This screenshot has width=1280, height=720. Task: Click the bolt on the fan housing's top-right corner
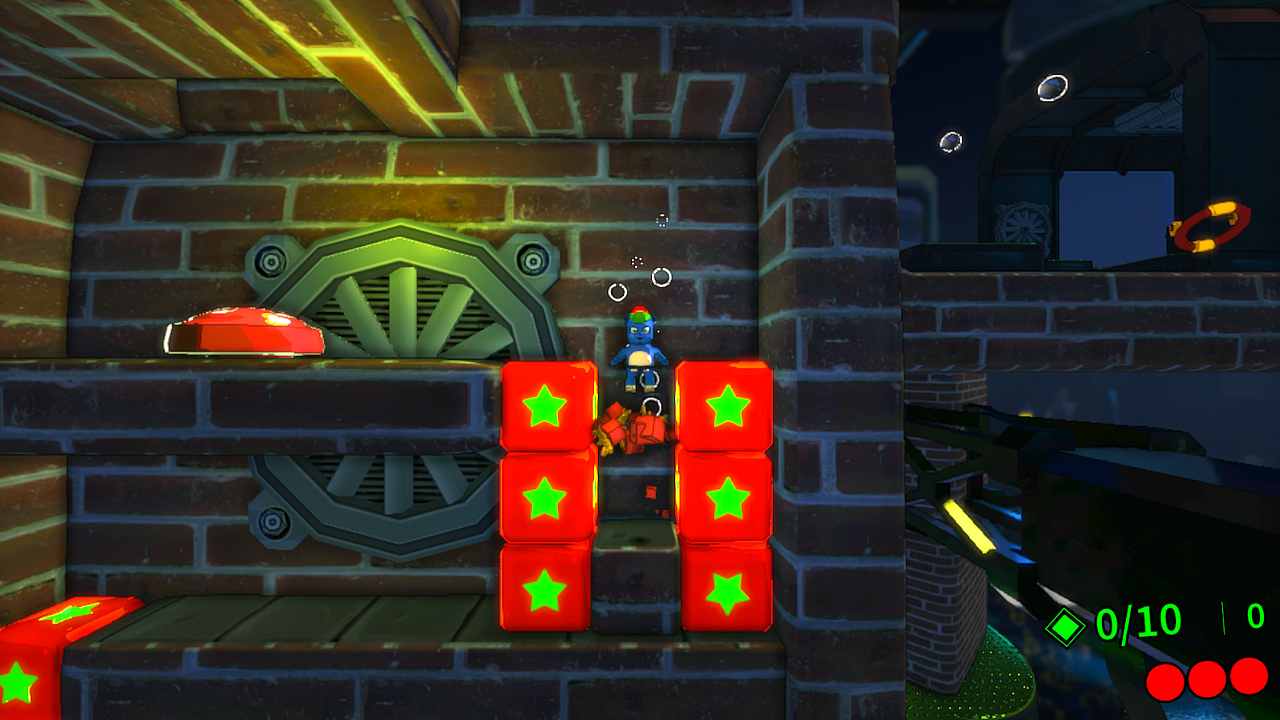tap(531, 260)
